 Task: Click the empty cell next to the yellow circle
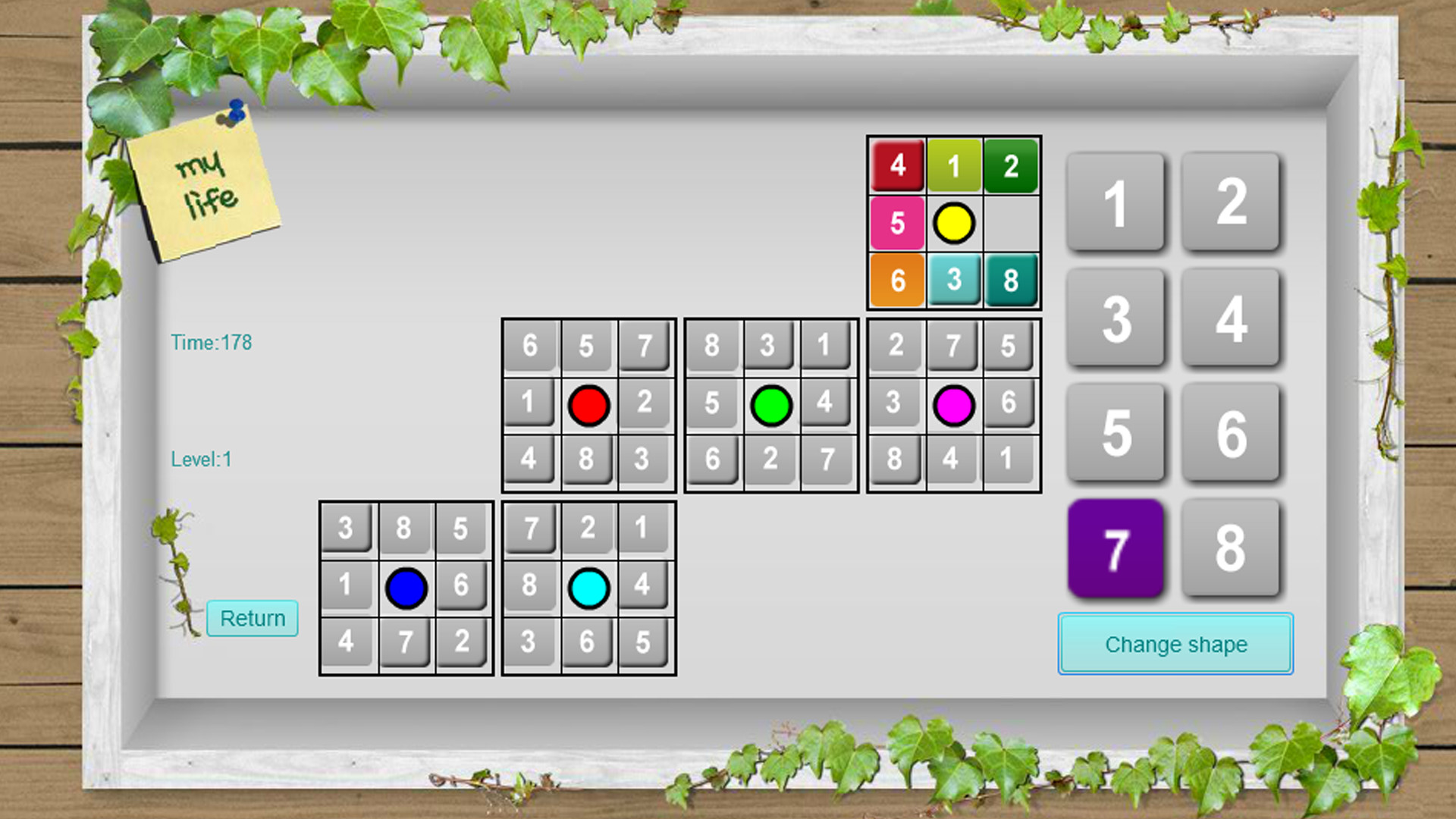click(x=1012, y=223)
